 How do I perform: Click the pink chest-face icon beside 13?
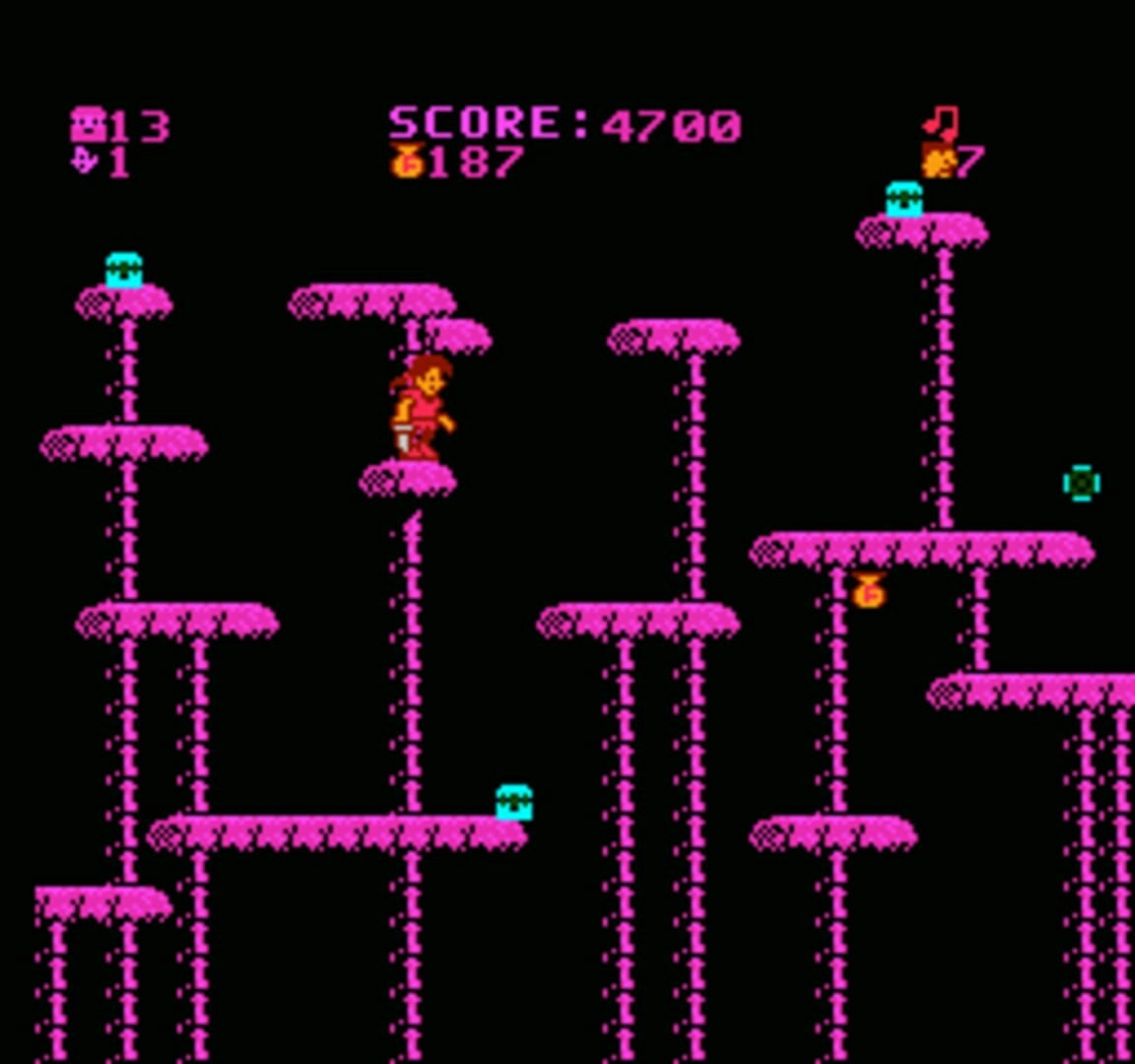point(88,126)
